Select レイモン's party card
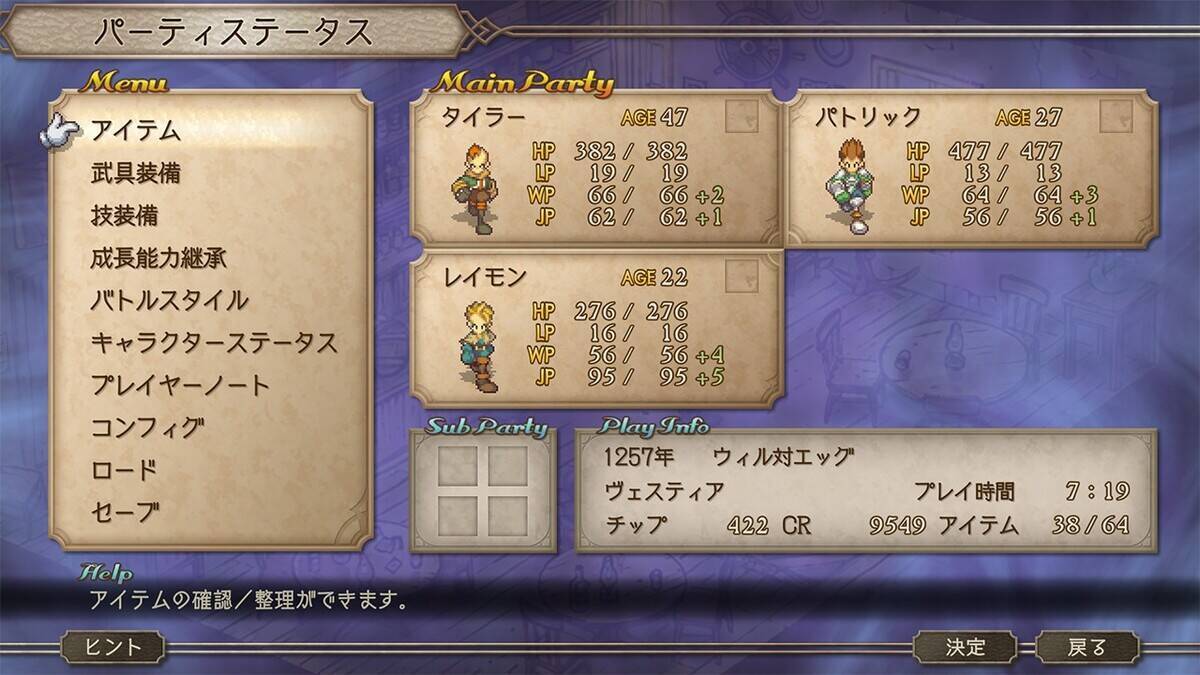This screenshot has width=1200, height=675. (596, 330)
